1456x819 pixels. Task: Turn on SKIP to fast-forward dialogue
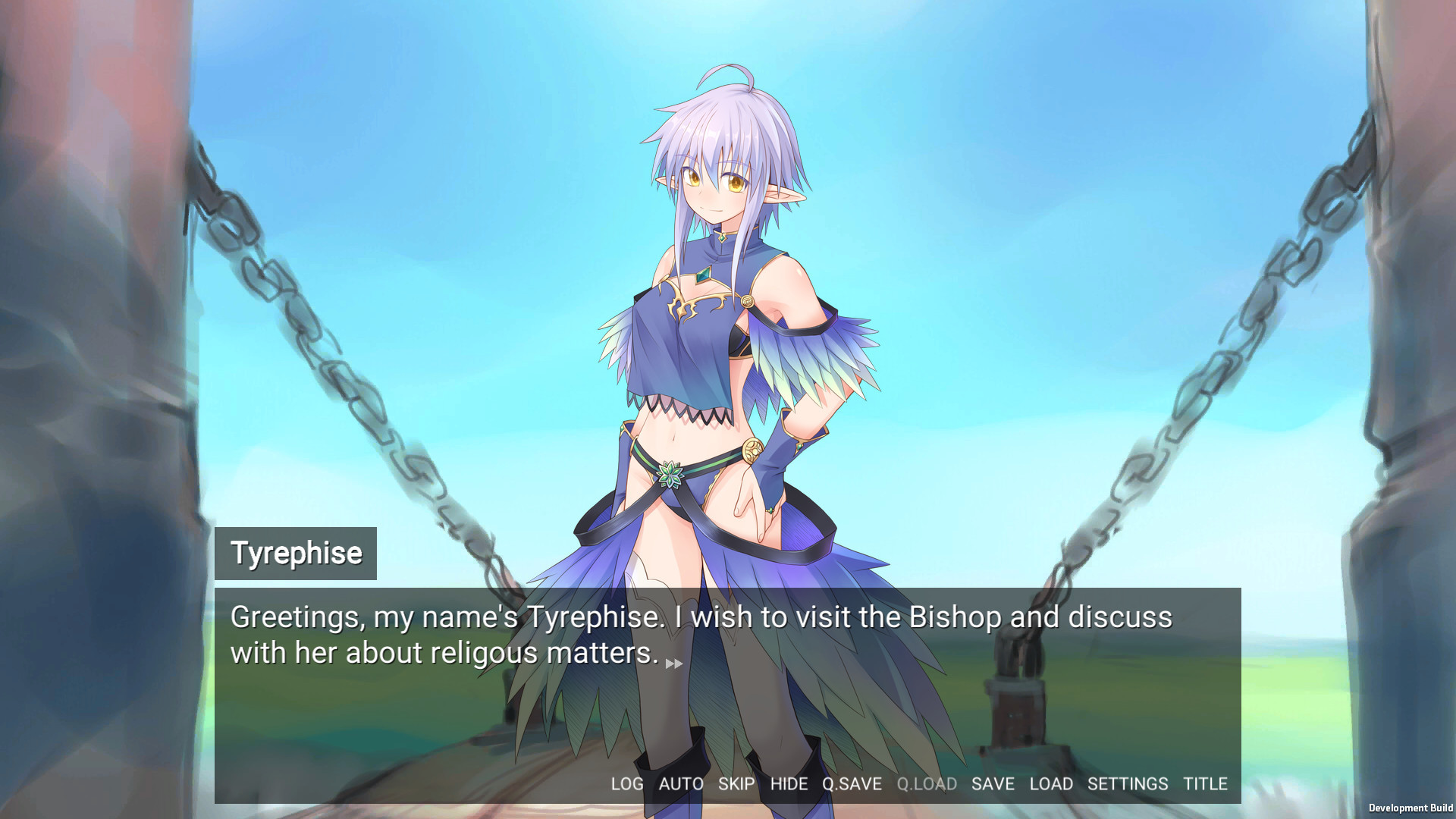[736, 784]
